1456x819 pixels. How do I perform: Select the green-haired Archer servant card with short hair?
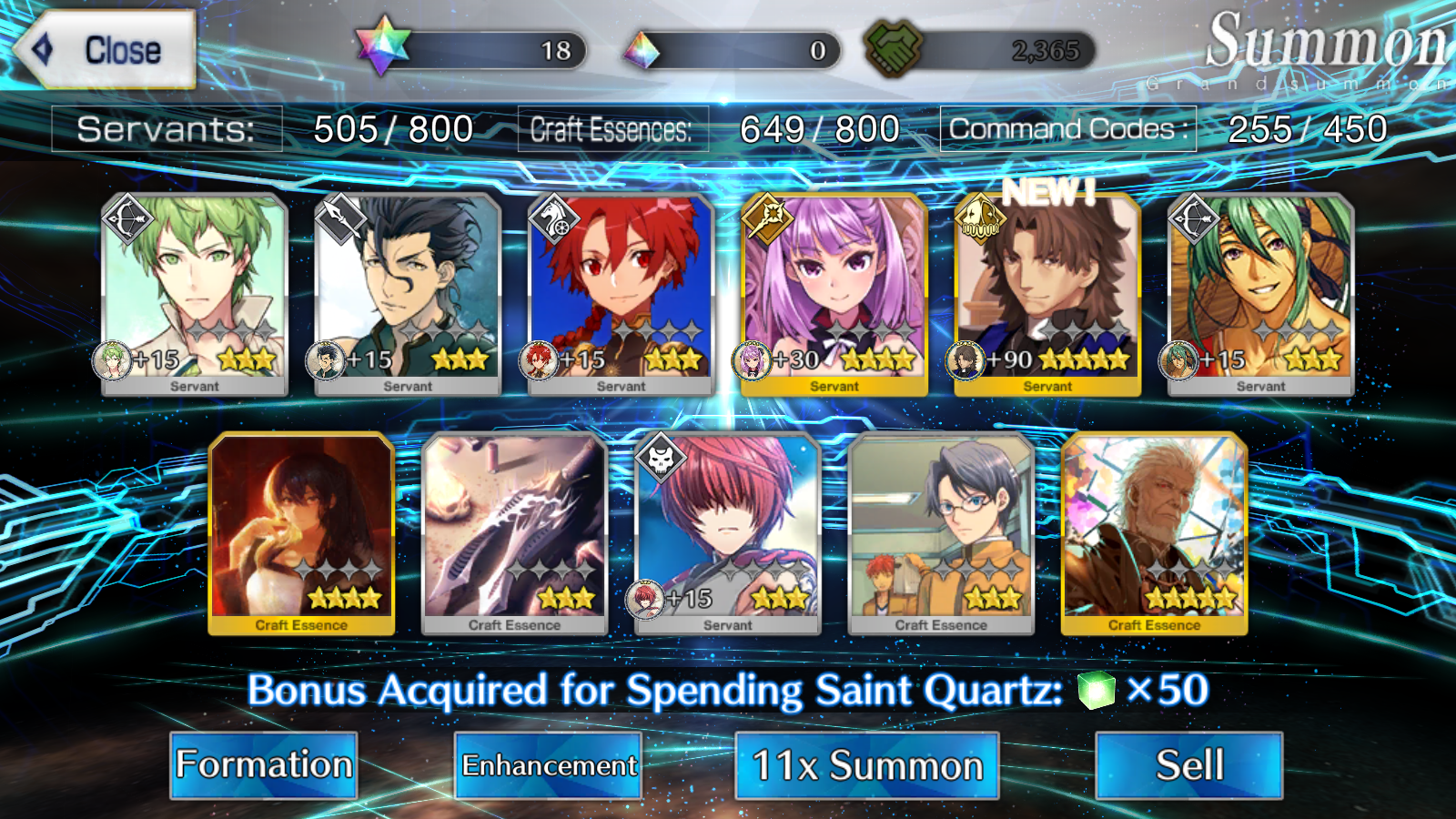(195, 293)
